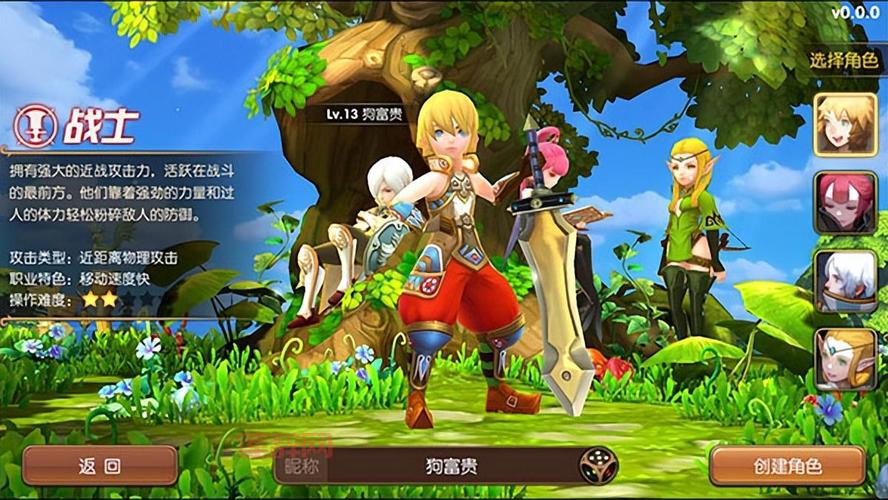Image resolution: width=888 pixels, height=500 pixels.
Task: Roll a random nickname with the dice
Action: (x=599, y=465)
